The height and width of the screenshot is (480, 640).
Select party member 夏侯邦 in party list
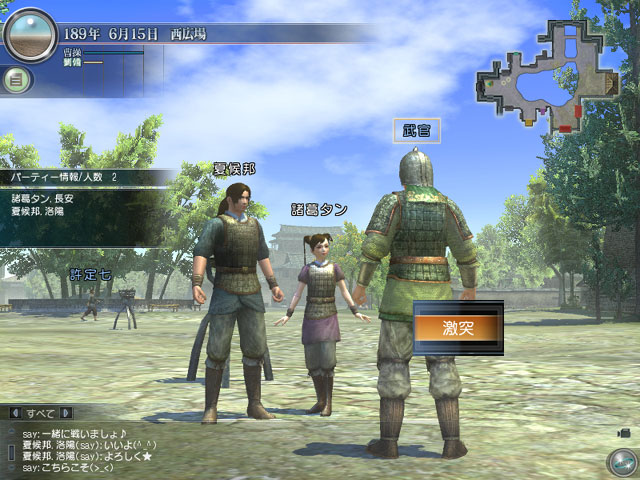pyautogui.click(x=40, y=212)
